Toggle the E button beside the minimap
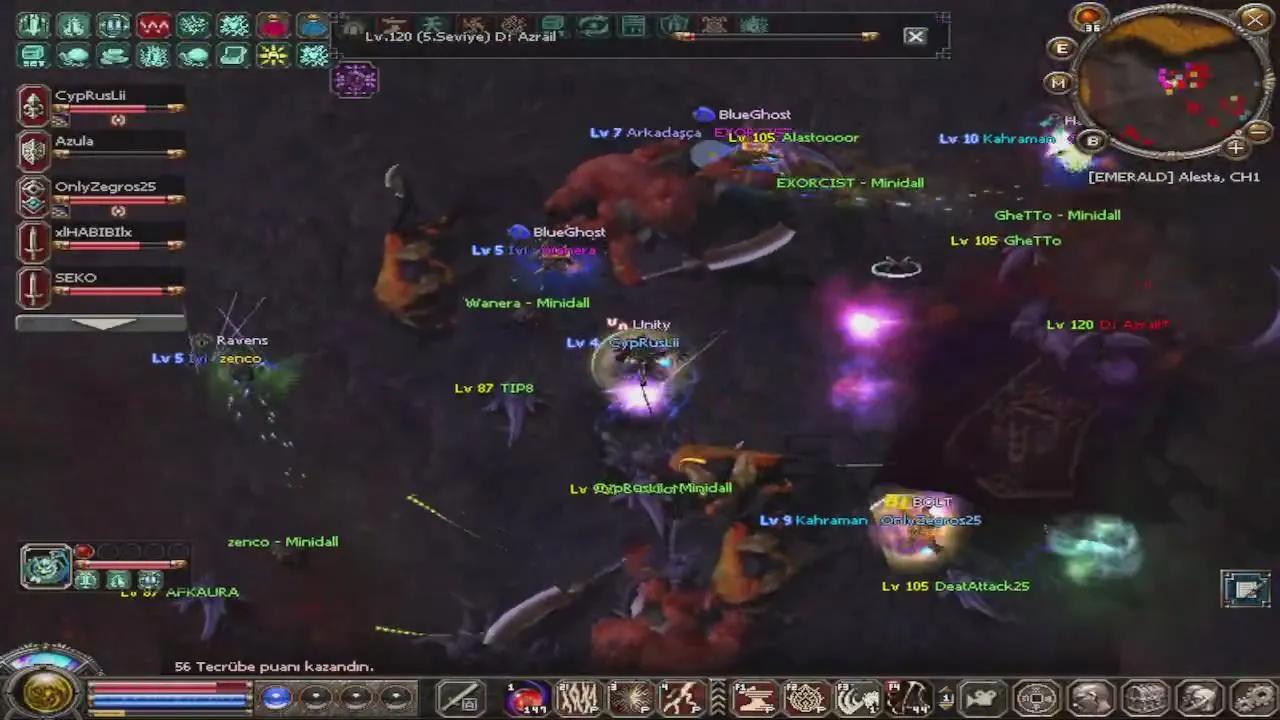The width and height of the screenshot is (1280, 720). tap(1061, 48)
